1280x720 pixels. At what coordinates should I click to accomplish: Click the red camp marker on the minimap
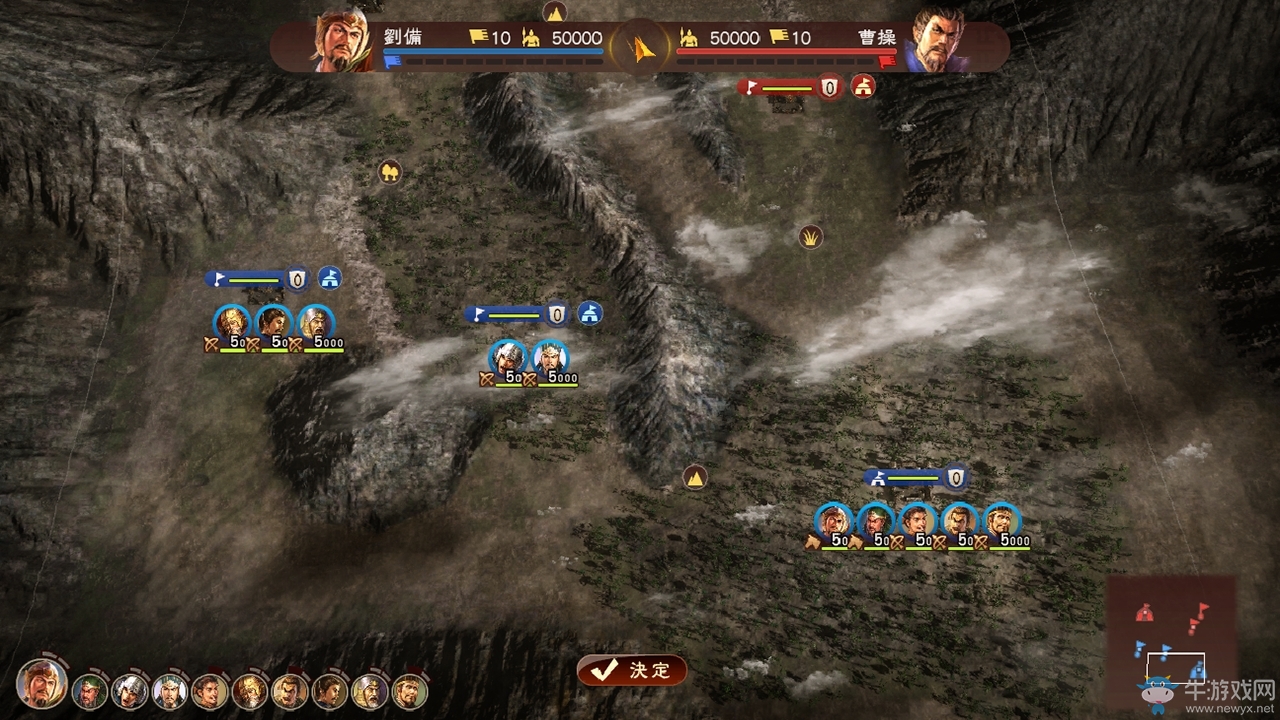(x=1144, y=612)
